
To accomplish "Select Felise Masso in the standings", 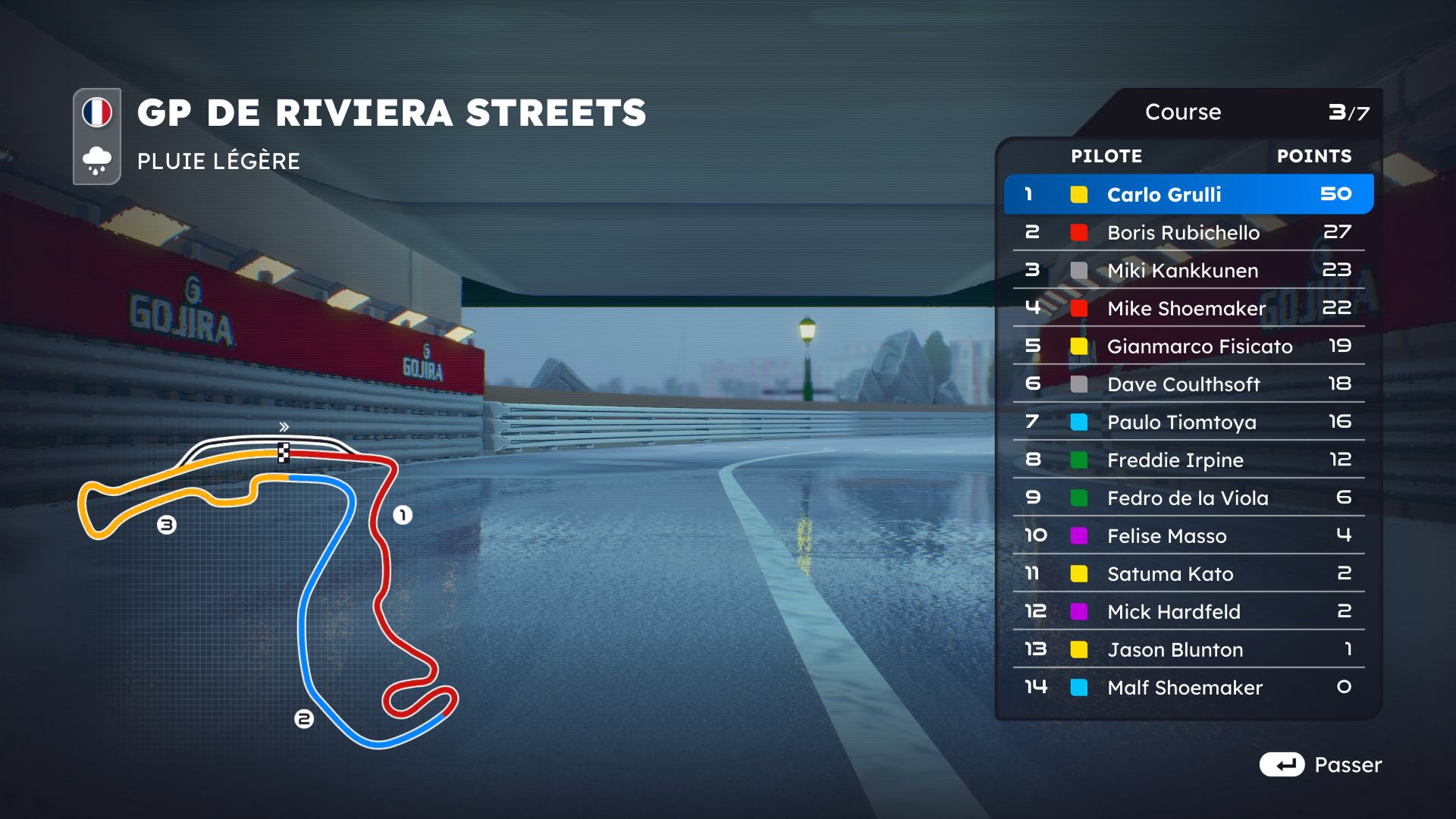I will click(1188, 535).
